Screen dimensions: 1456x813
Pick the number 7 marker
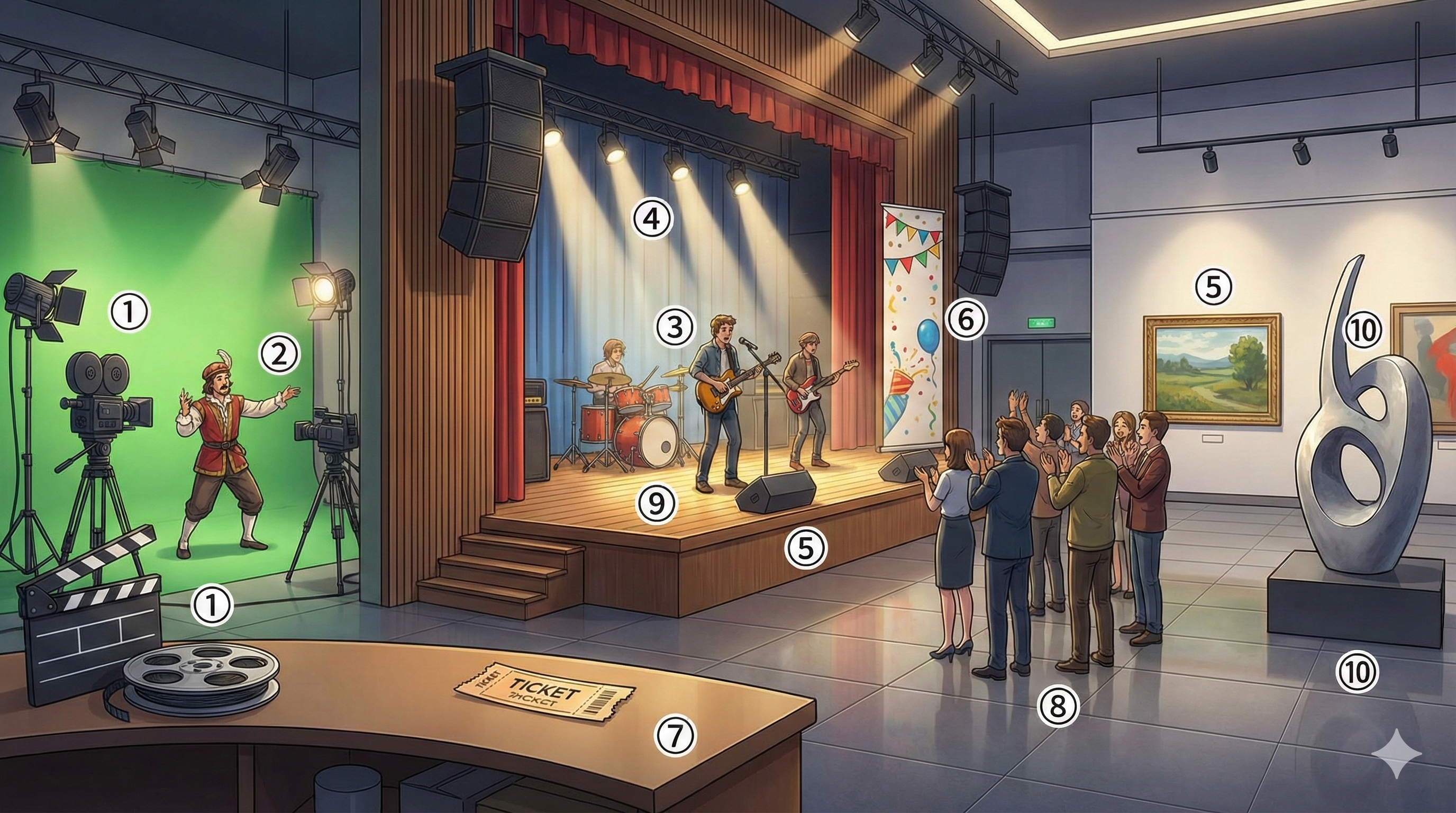click(x=675, y=735)
